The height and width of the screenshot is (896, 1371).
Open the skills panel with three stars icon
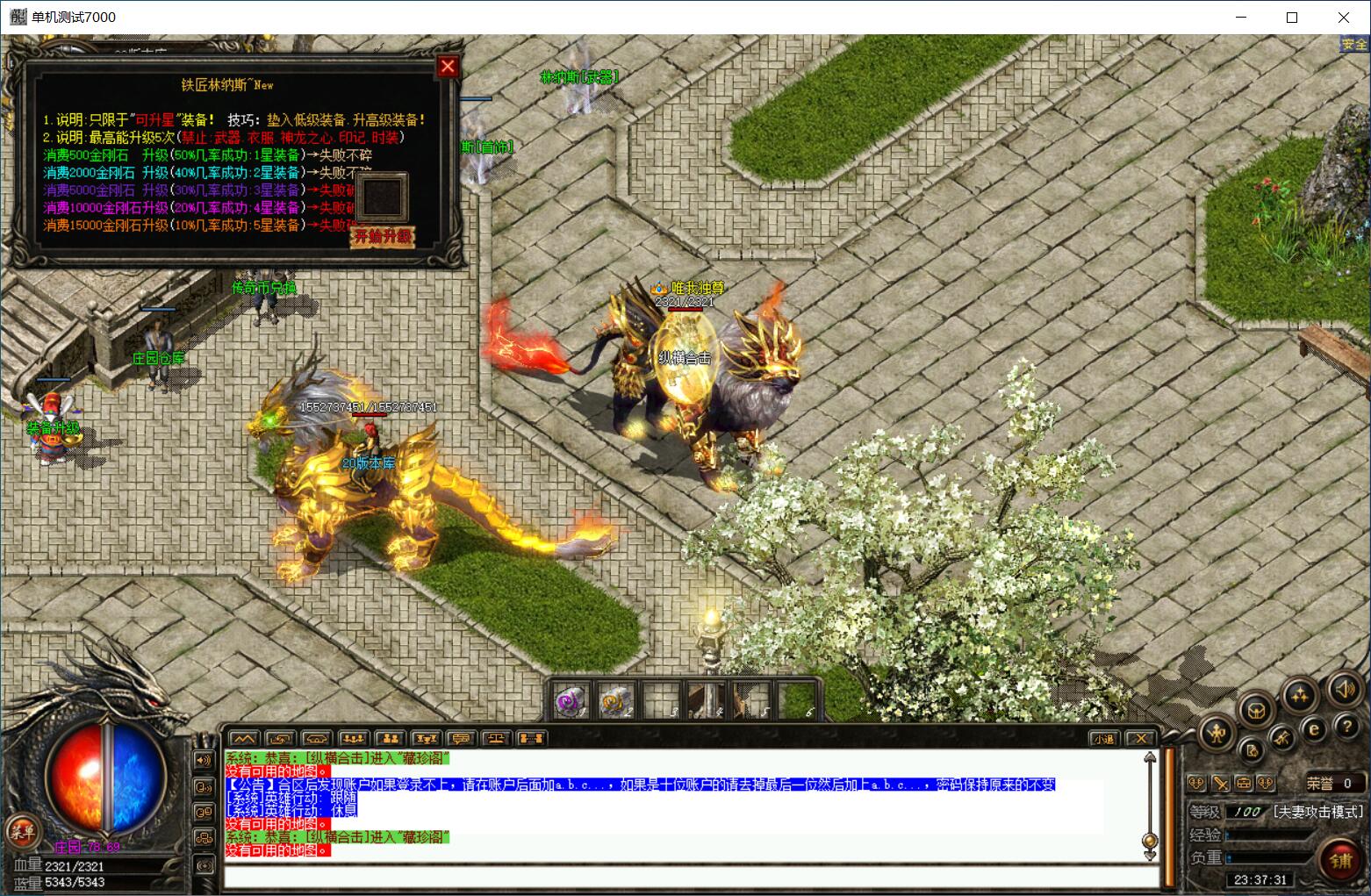[x=1298, y=695]
